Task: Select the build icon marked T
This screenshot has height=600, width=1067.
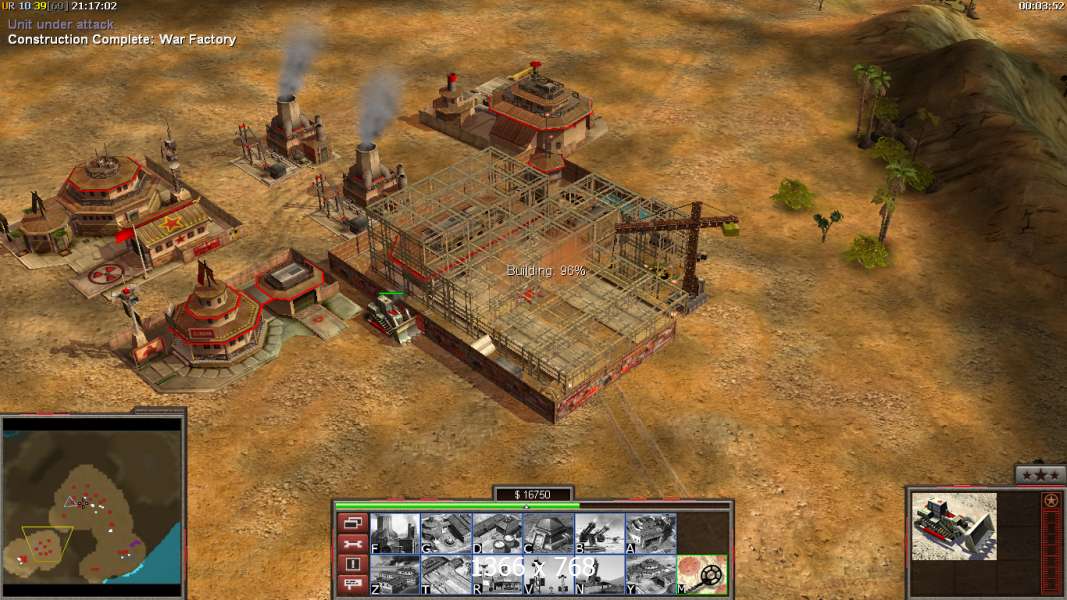Action: click(x=446, y=574)
